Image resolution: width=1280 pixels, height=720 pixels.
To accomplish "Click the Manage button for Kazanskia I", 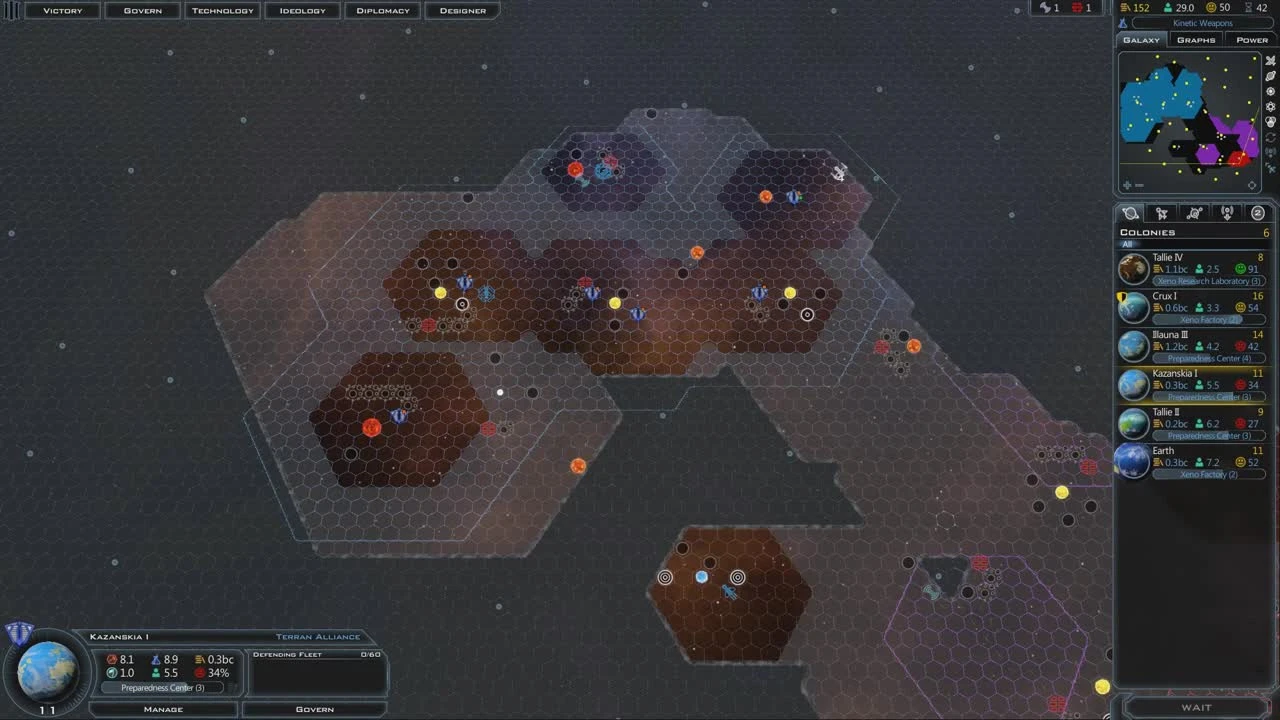I will 163,709.
